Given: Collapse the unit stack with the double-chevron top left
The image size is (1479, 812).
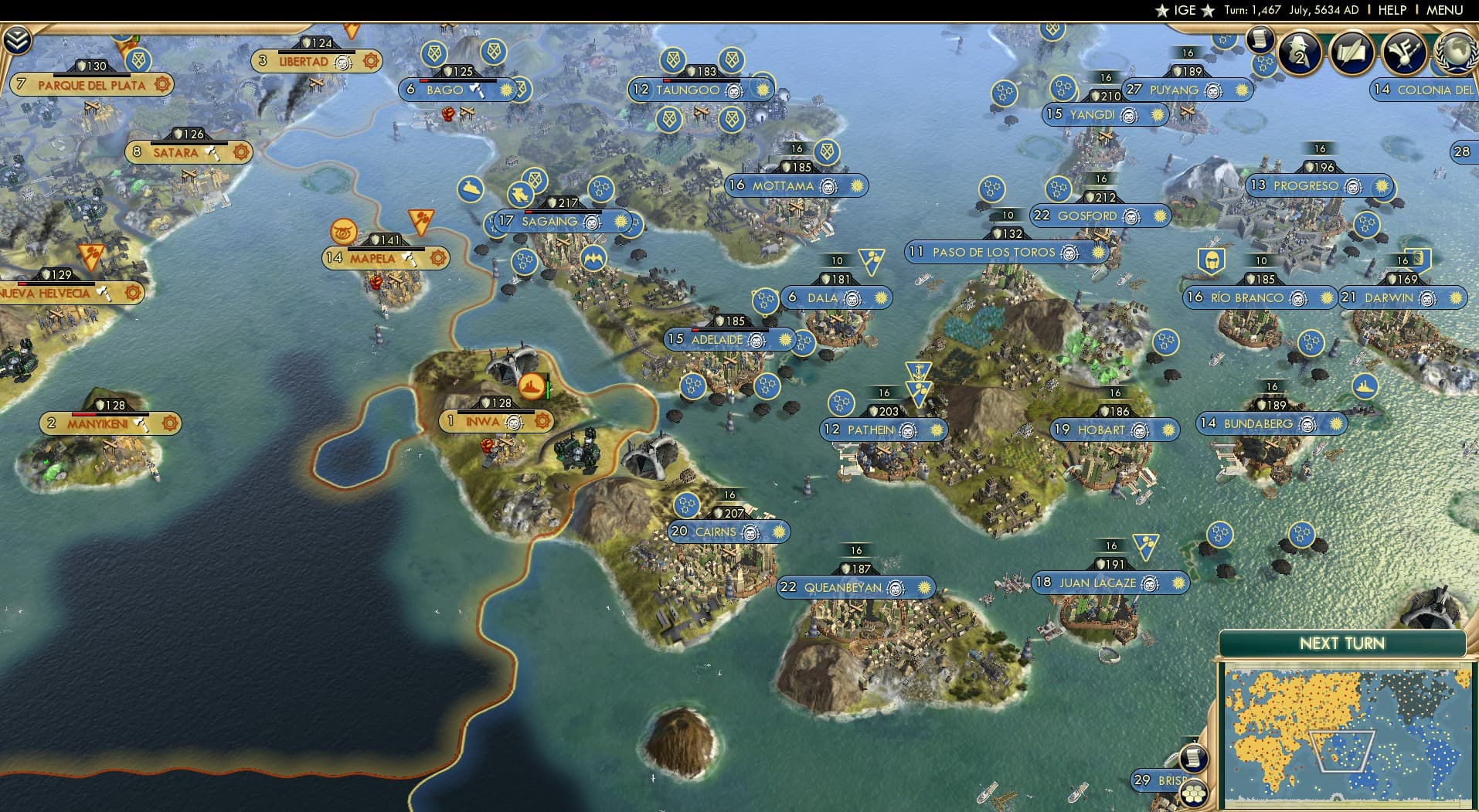Looking at the screenshot, I should (x=17, y=38).
